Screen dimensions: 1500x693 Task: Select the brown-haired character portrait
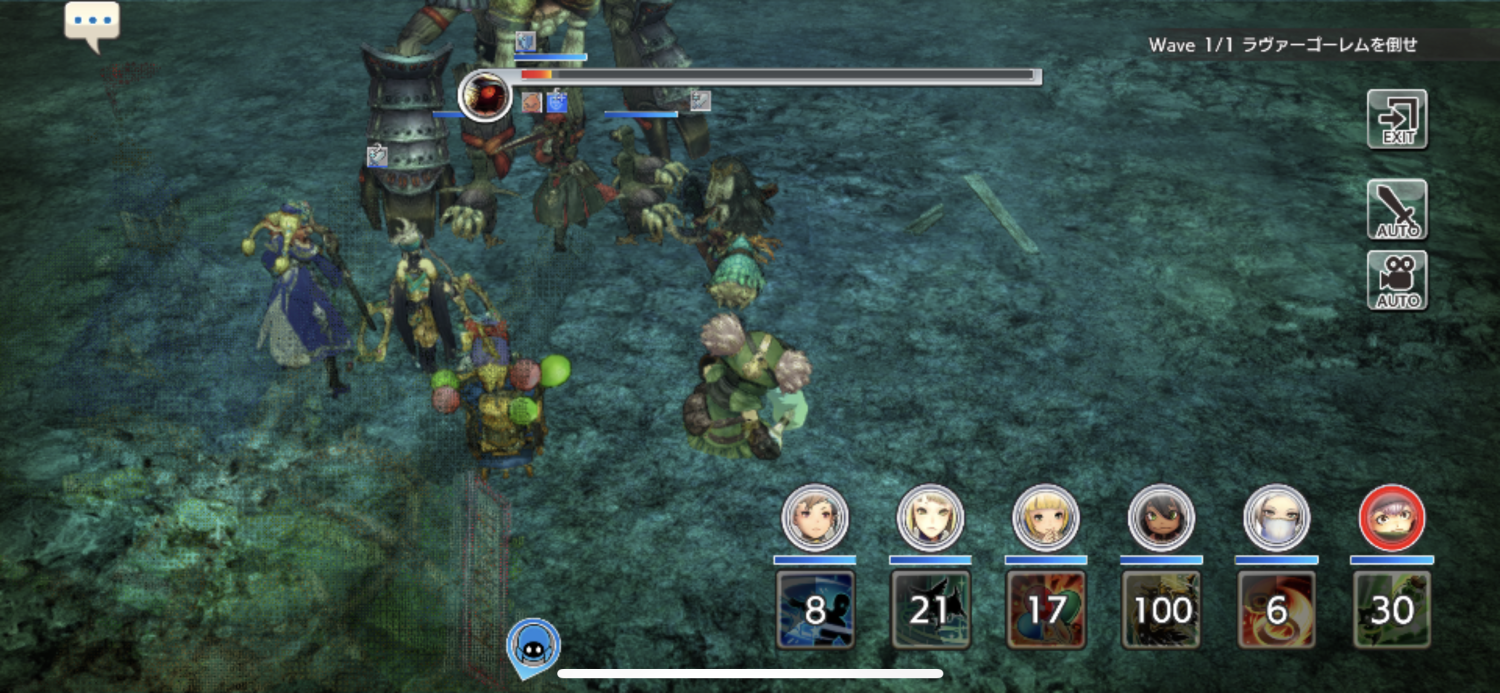tap(815, 518)
